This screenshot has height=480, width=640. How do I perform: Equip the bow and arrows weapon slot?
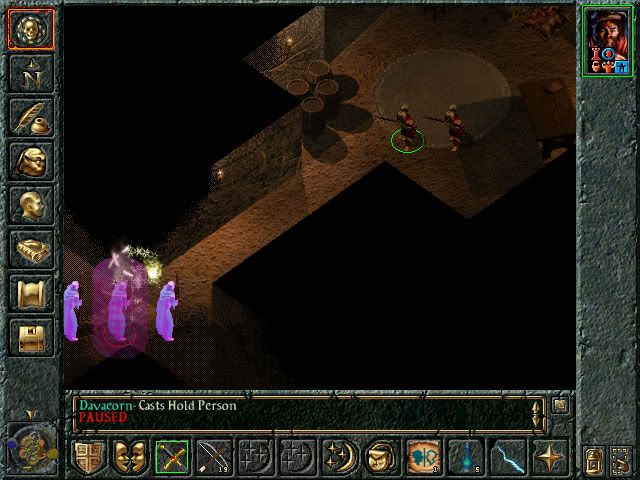coord(215,456)
